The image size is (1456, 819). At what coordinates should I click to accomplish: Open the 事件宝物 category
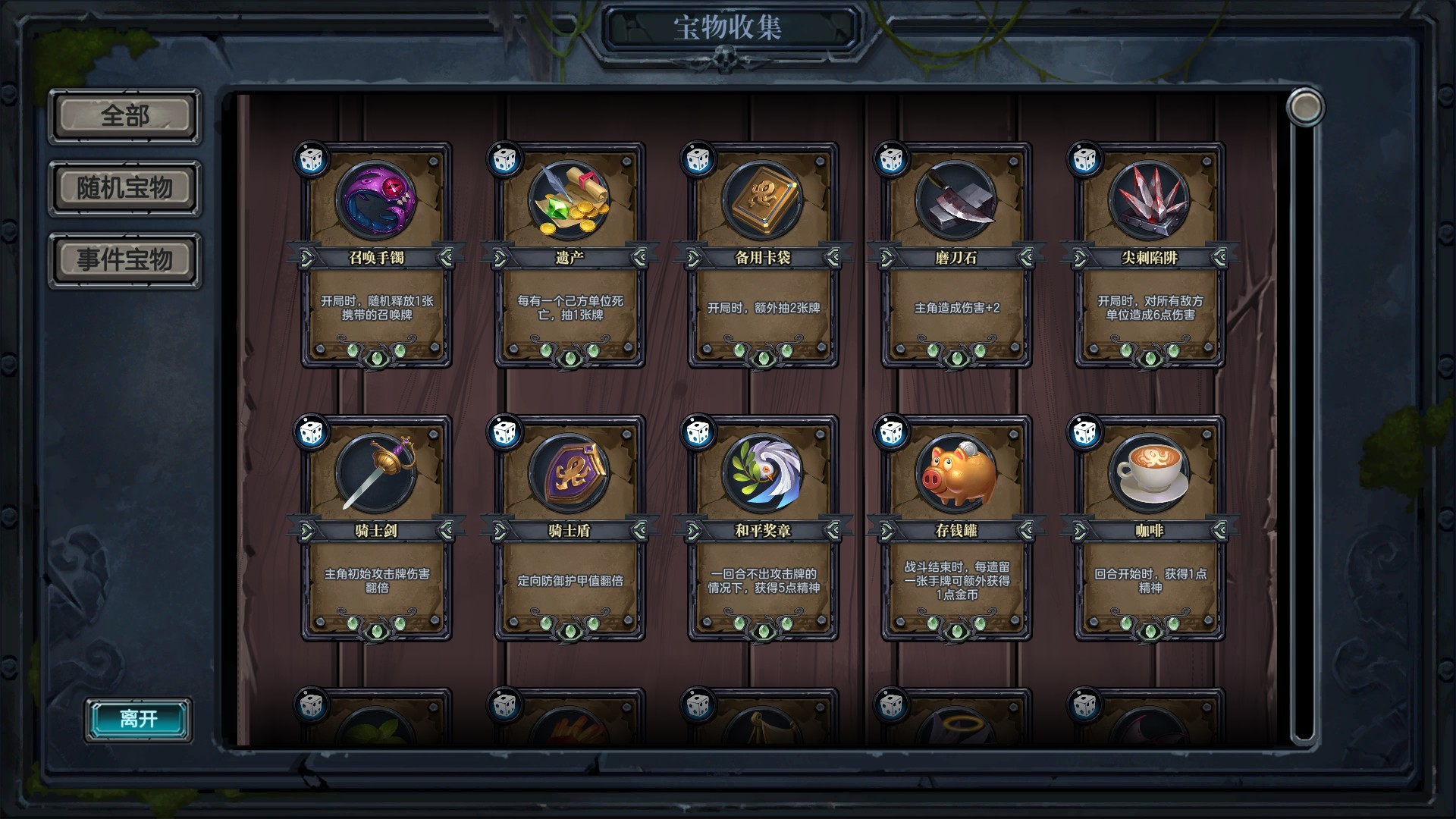pyautogui.click(x=124, y=260)
